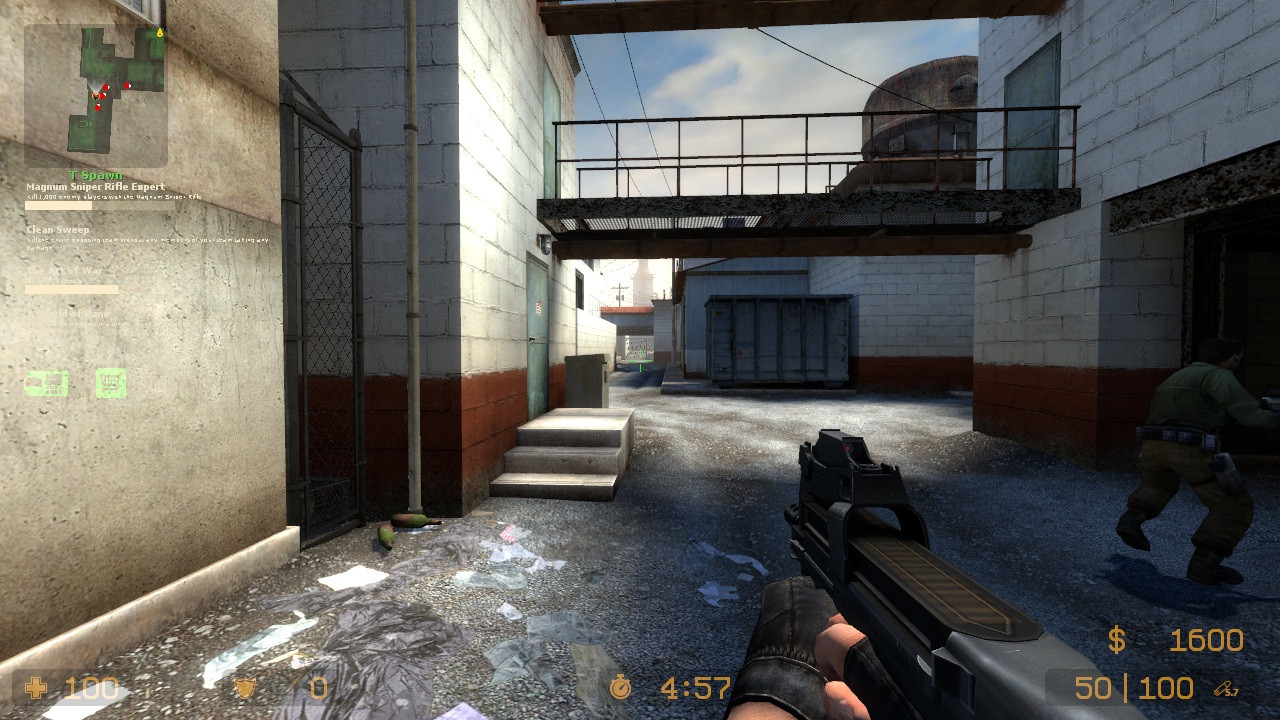
Task: Click the shopping cart buy zone icon
Action: tap(110, 382)
